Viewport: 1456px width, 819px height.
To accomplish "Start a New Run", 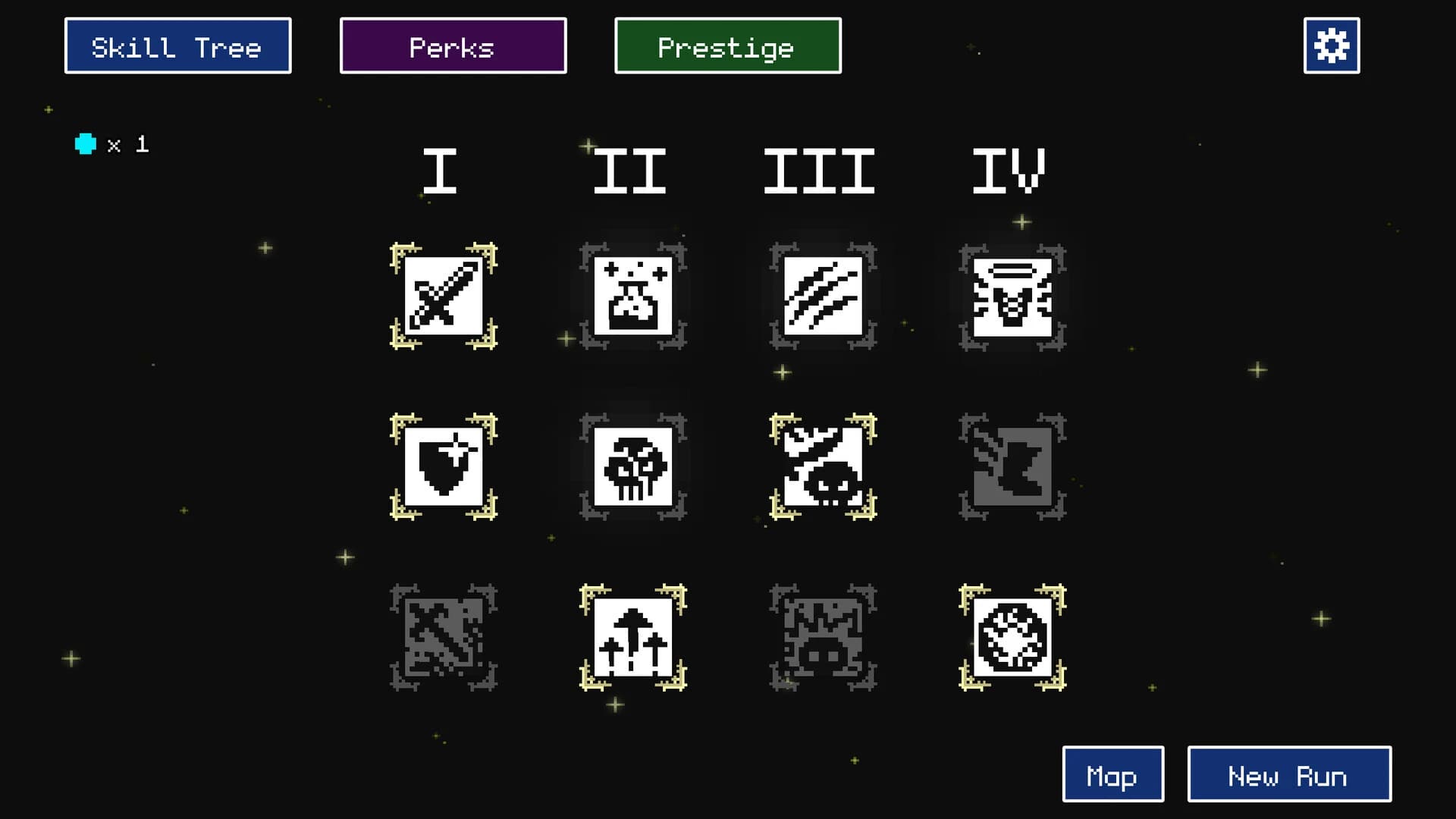I will [1289, 775].
